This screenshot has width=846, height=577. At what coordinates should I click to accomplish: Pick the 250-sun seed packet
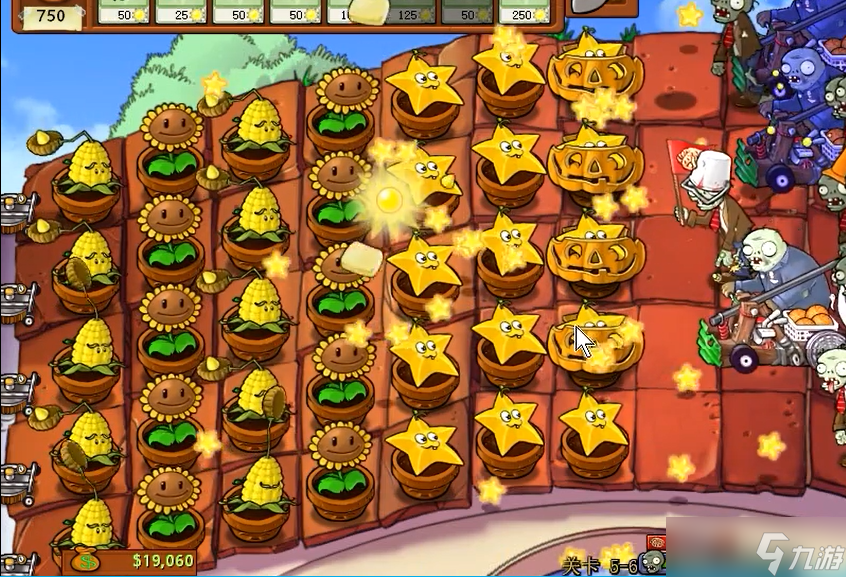(524, 12)
